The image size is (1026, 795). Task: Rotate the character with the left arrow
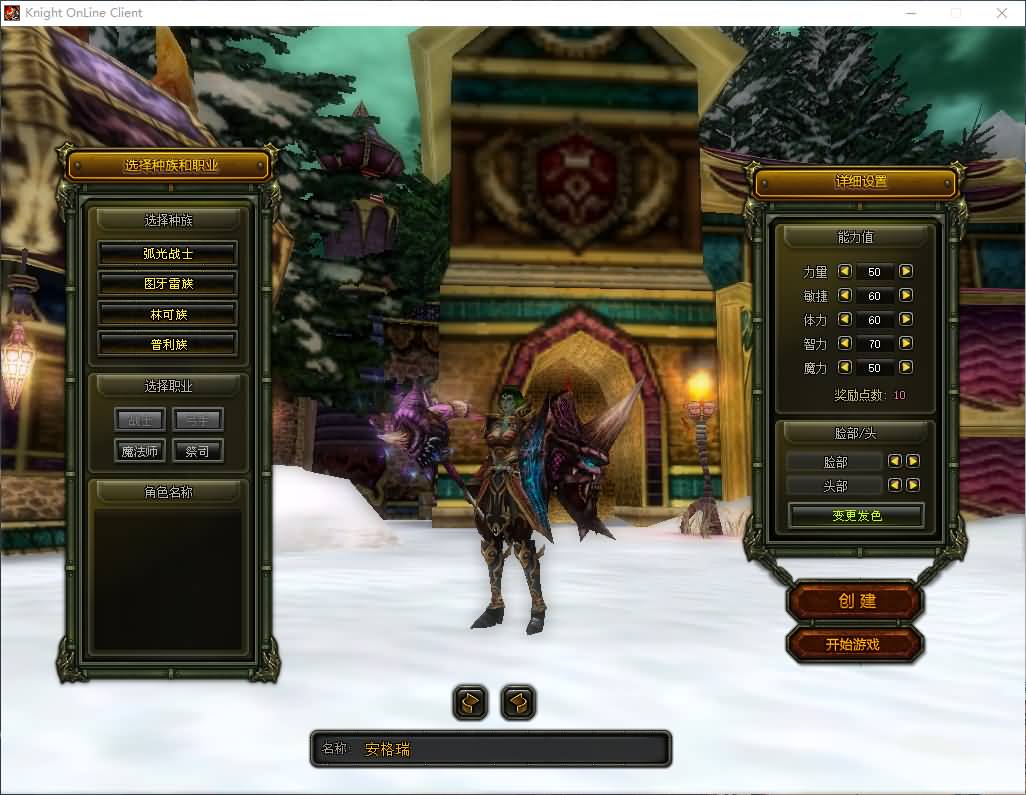(x=470, y=703)
